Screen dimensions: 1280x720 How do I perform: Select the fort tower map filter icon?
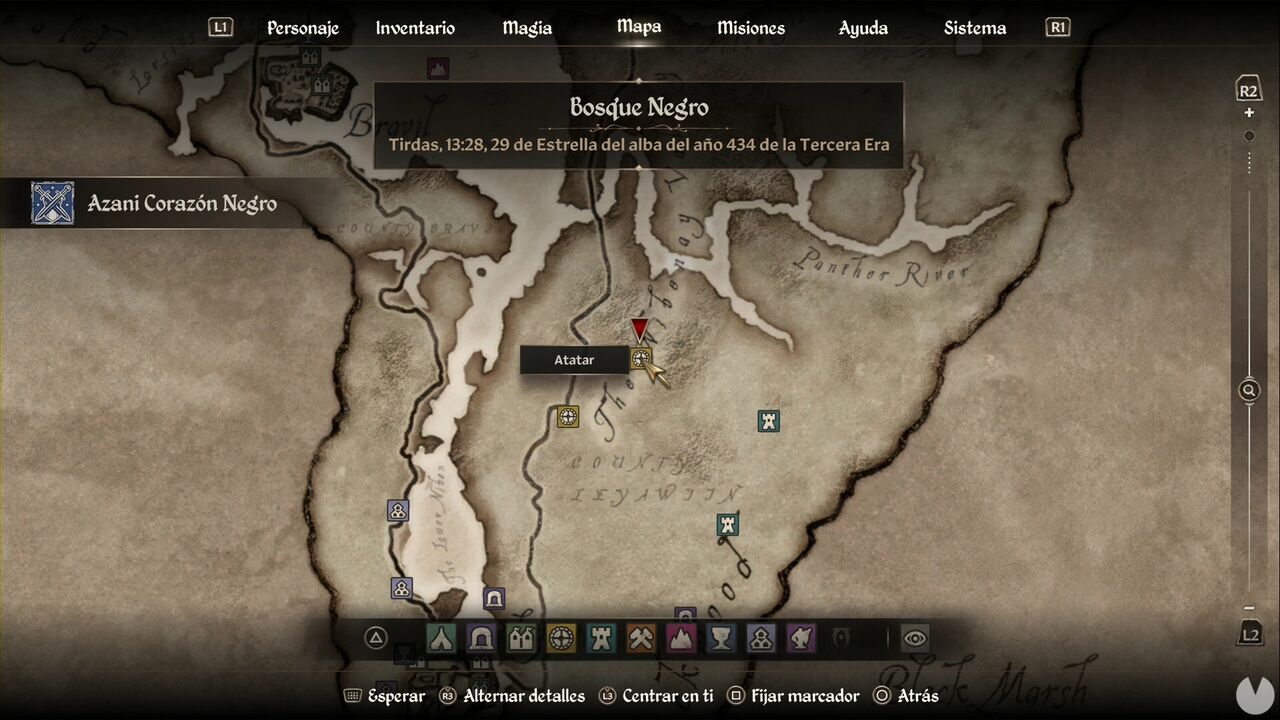(600, 637)
